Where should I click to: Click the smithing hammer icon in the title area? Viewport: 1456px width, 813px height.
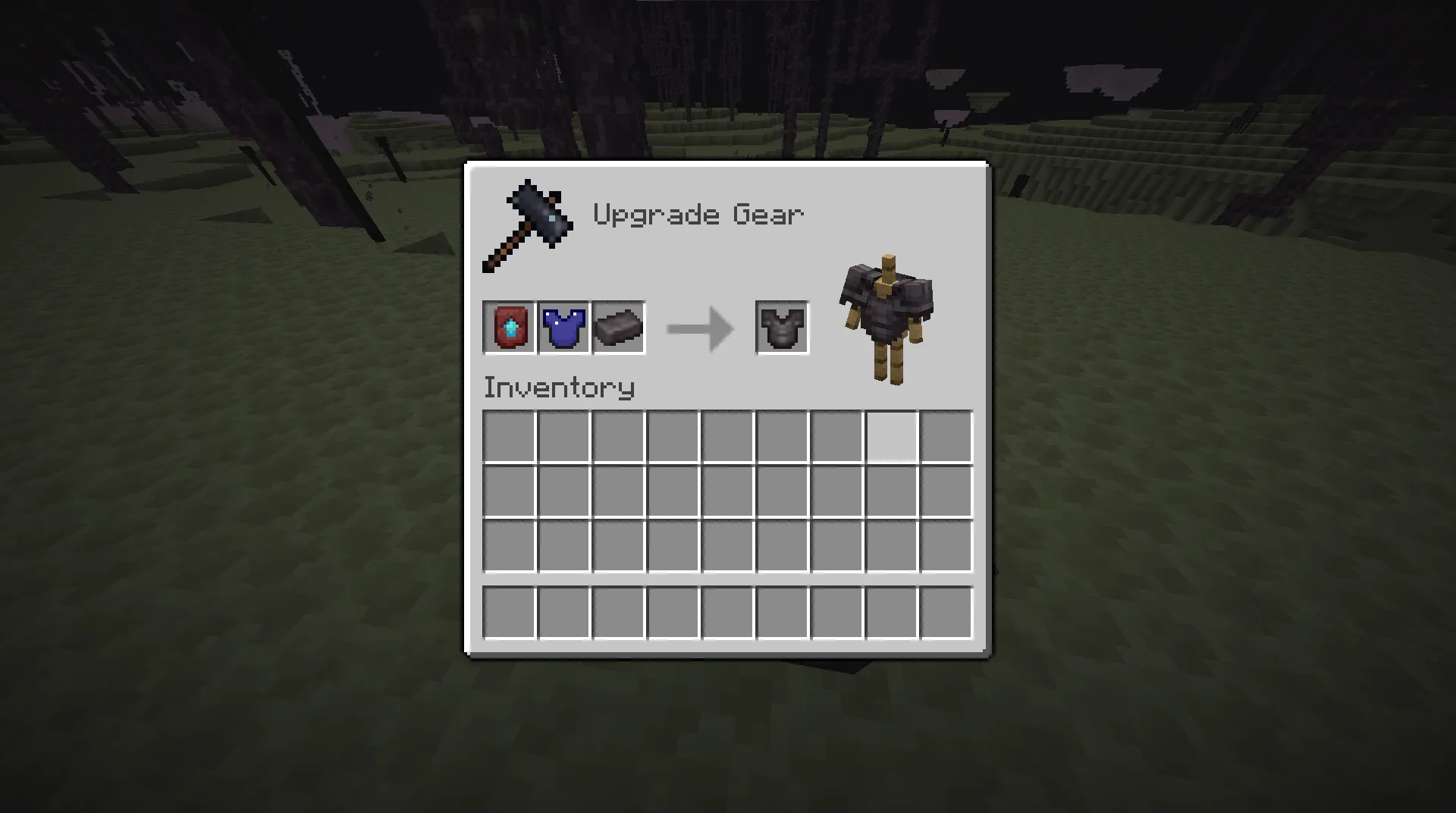pyautogui.click(x=527, y=224)
